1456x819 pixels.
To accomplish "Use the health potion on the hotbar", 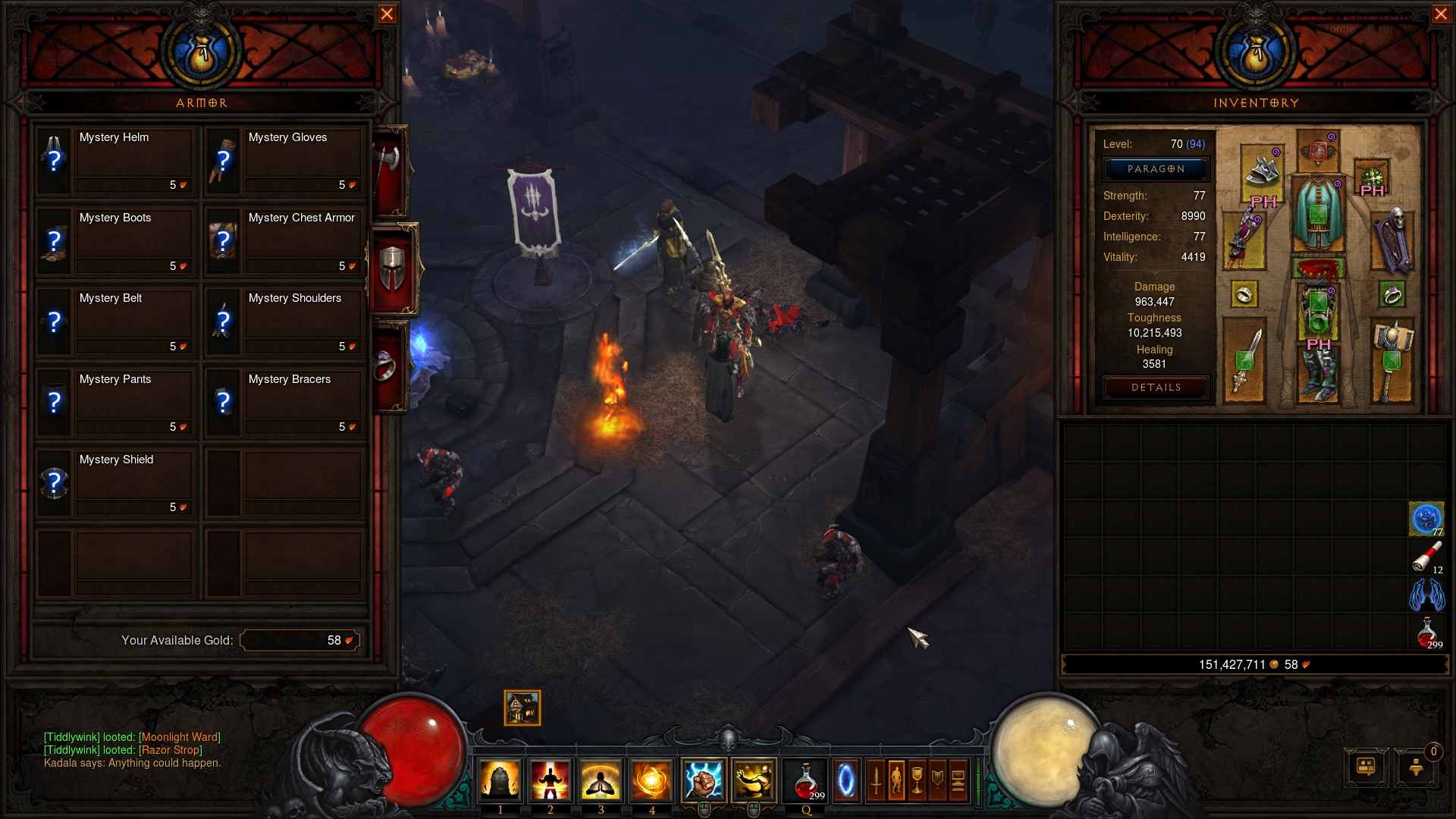I will click(805, 781).
